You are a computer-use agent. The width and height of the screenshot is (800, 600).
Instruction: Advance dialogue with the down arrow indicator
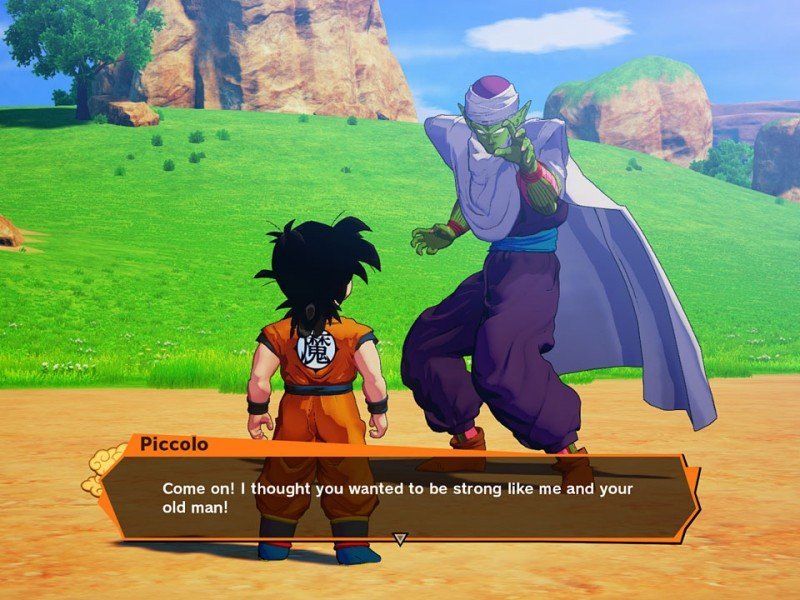[400, 539]
